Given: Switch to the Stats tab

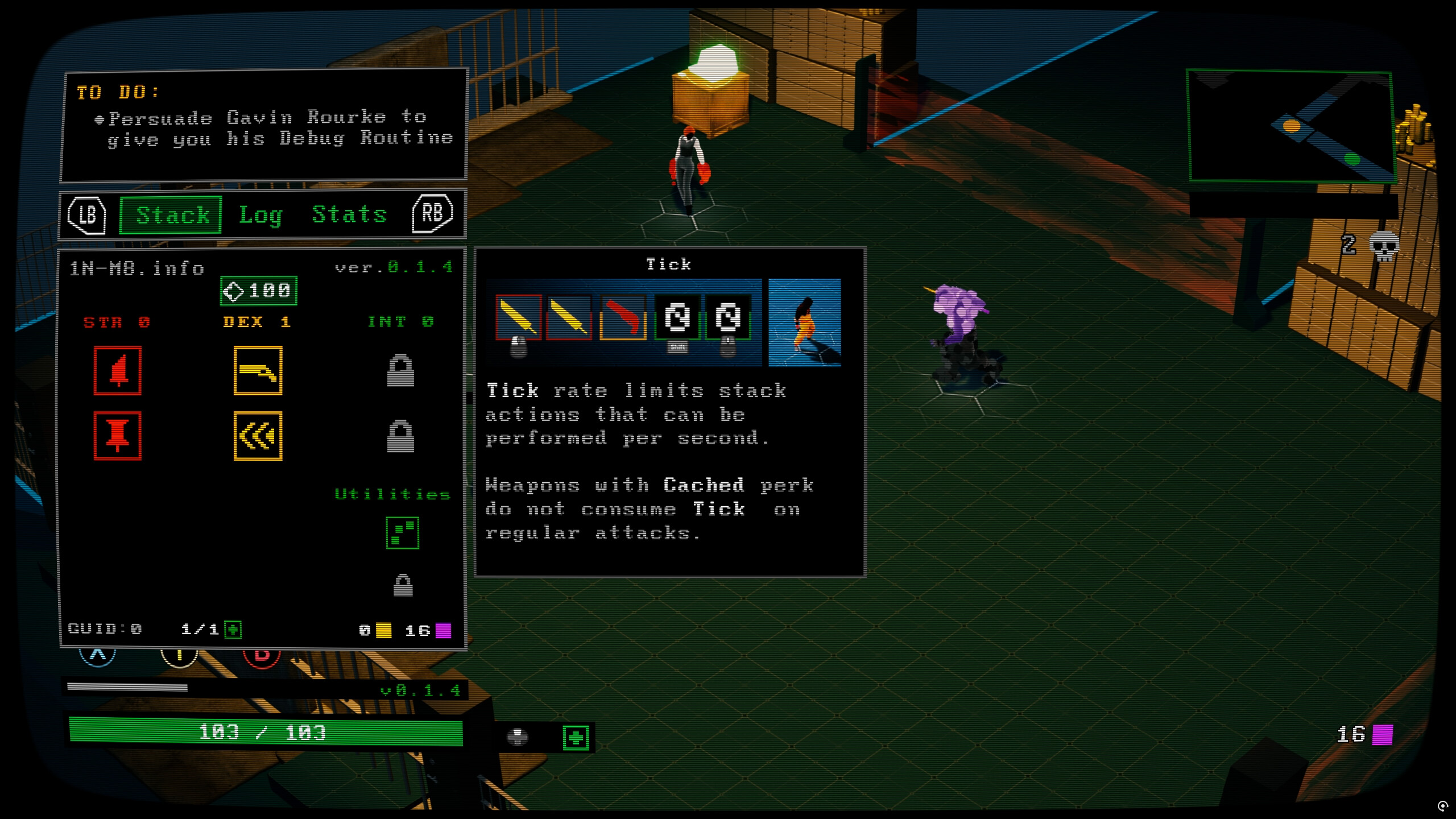Looking at the screenshot, I should click(349, 215).
